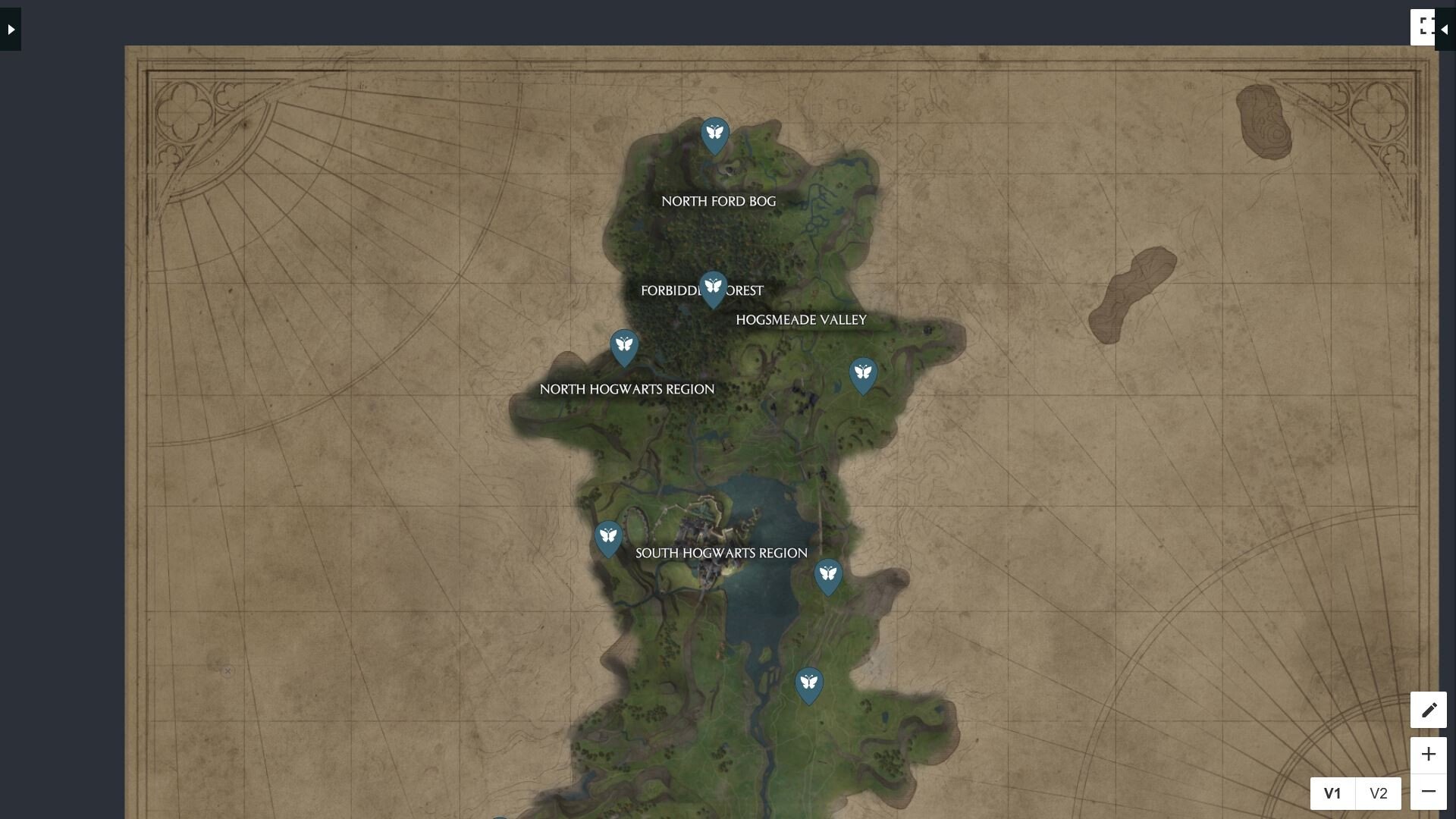Click the HOGSMEADE VALLEY label
The width and height of the screenshot is (1456, 819).
(x=802, y=319)
